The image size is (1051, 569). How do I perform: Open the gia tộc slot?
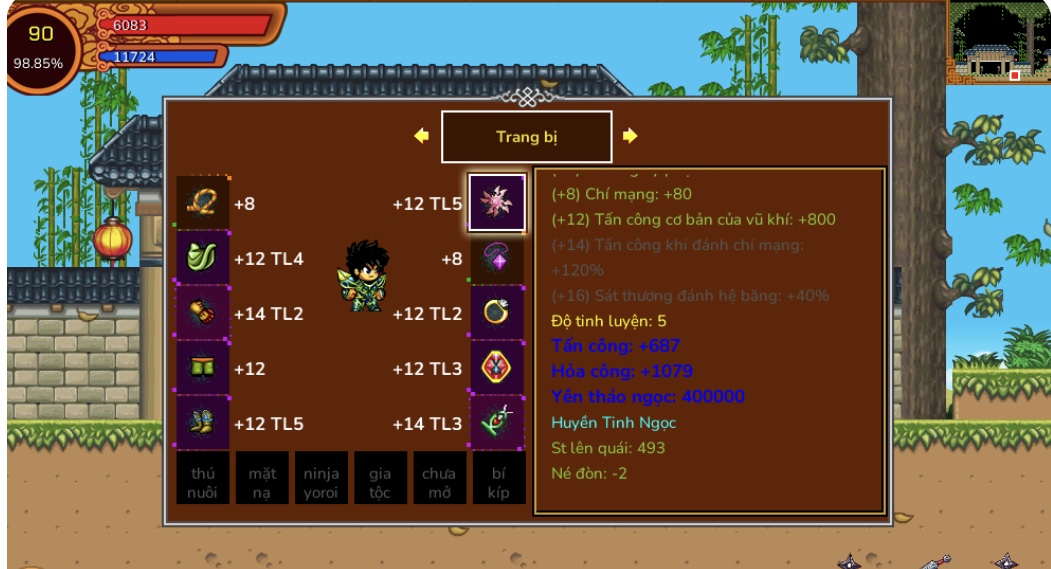coord(380,480)
